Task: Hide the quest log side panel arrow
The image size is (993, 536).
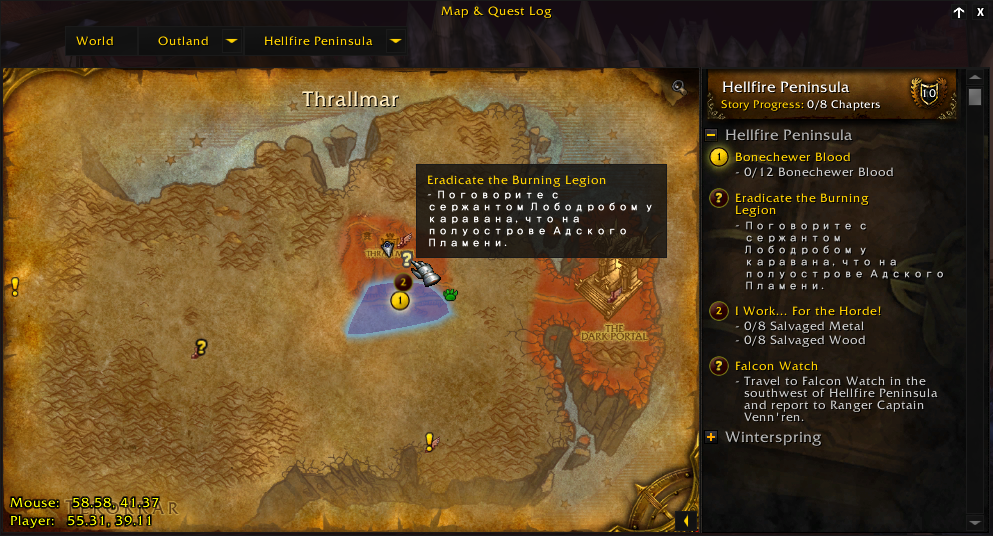Action: [x=685, y=521]
